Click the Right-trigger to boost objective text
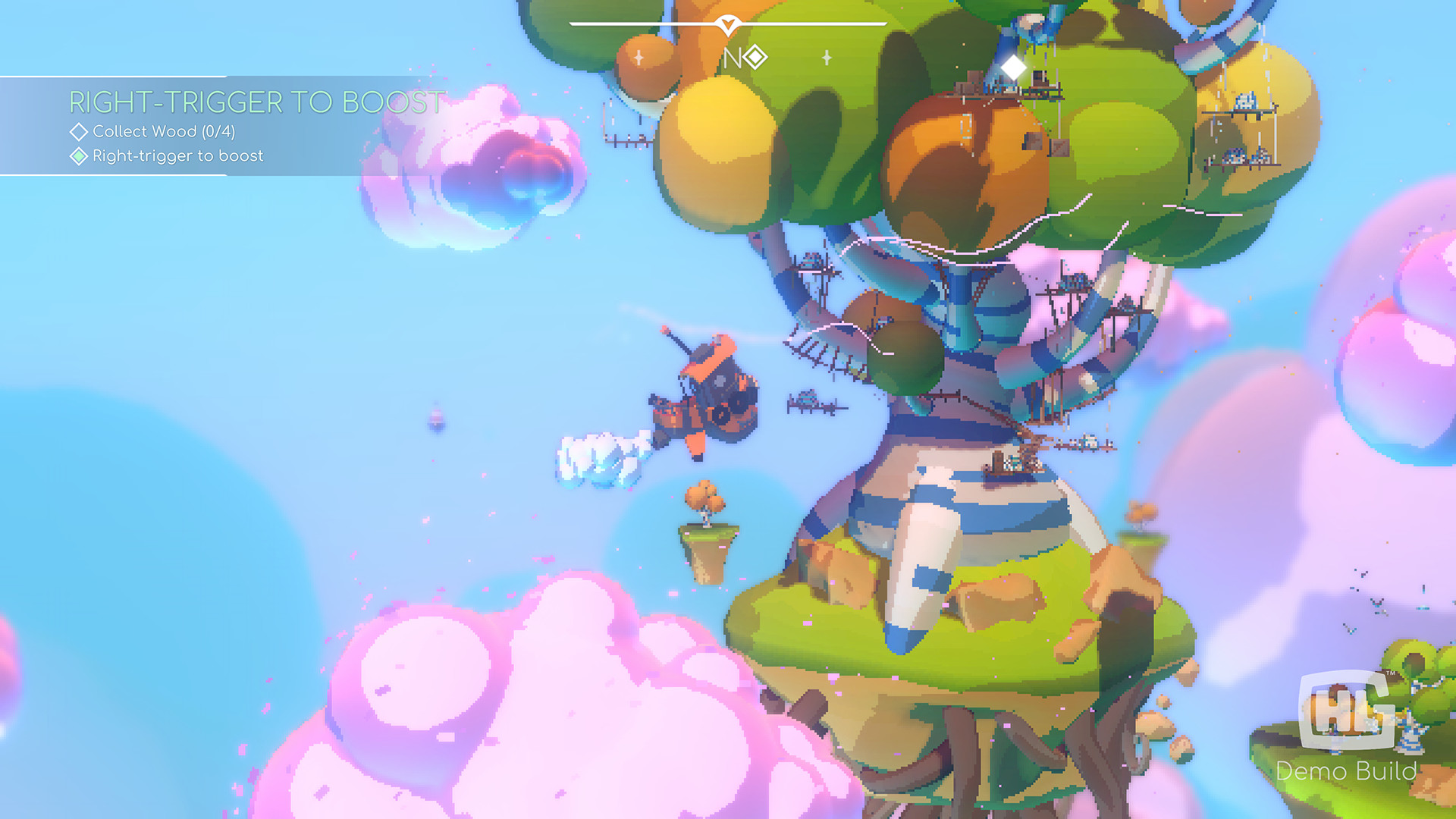The height and width of the screenshot is (819, 1456). [177, 156]
